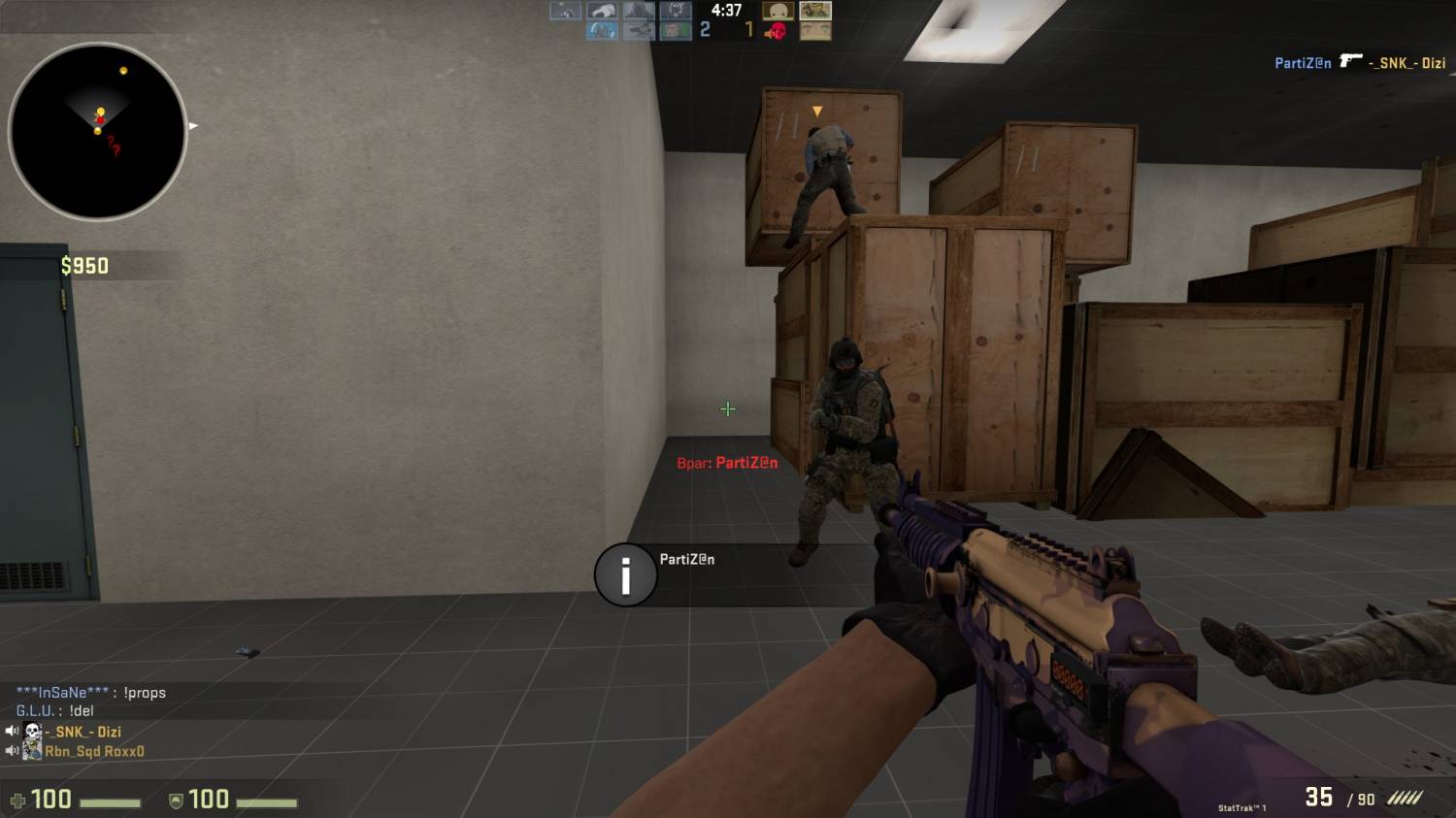Viewport: 1456px width, 818px height.
Task: Click the red skull player avatar in the scoreboard
Action: 777,31
